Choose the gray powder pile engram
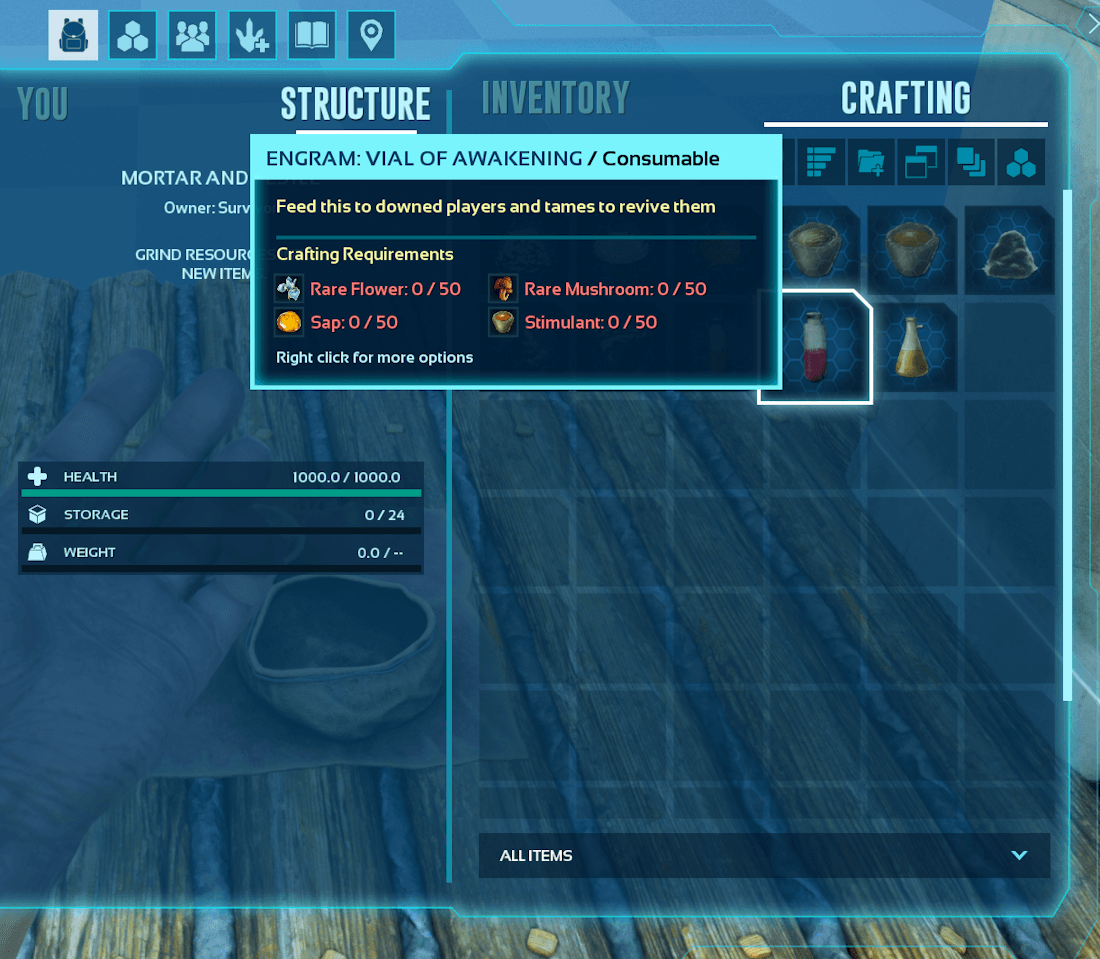The image size is (1100, 959). click(1010, 250)
